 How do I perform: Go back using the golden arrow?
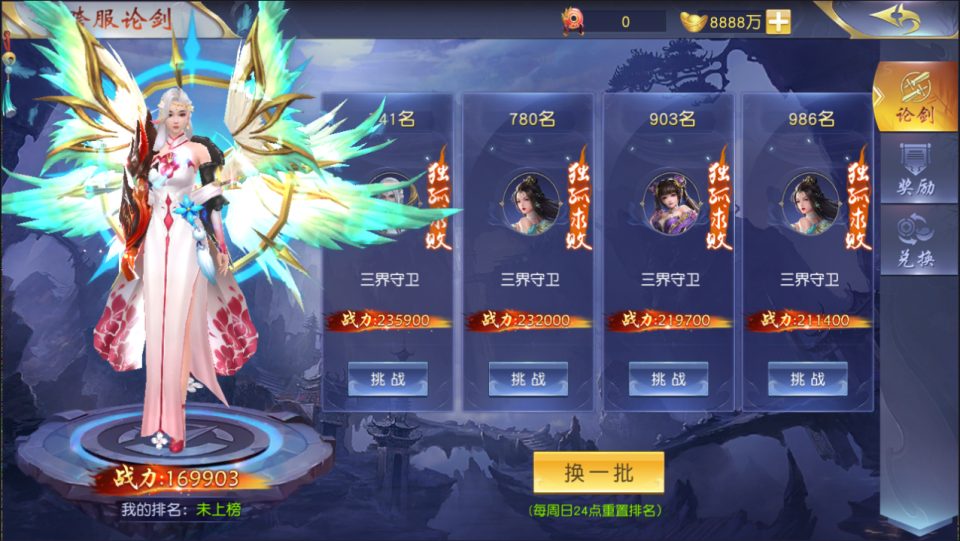coord(893,18)
